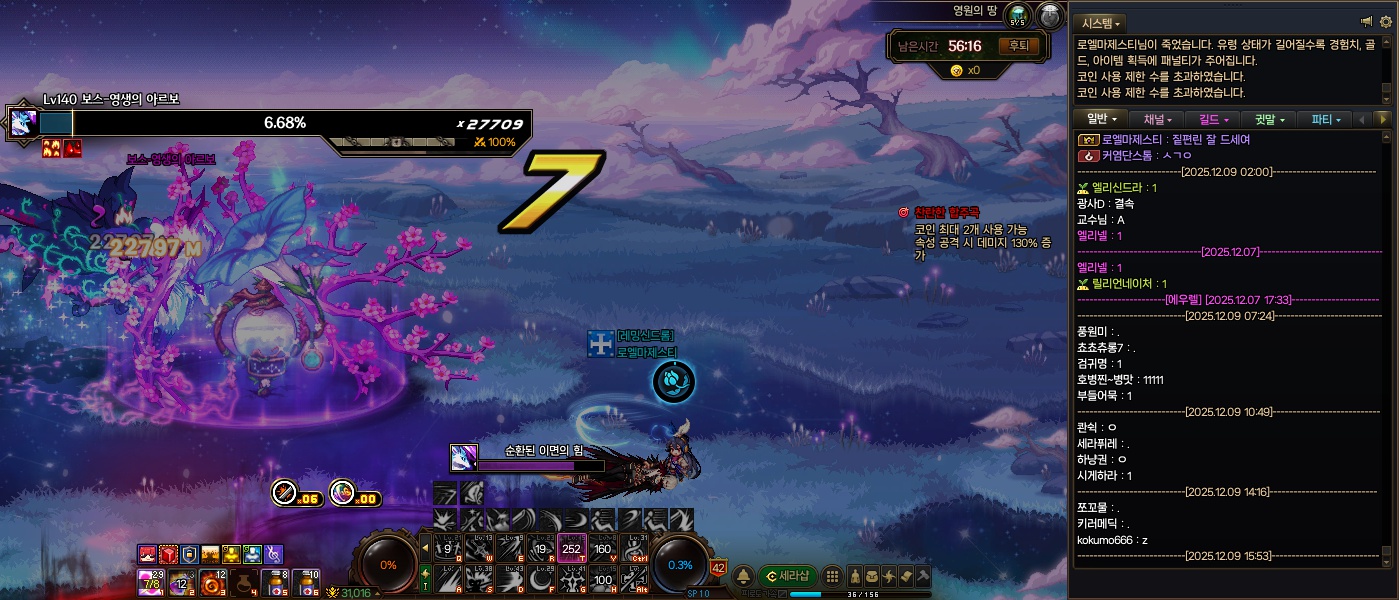This screenshot has width=1399, height=600.
Task: Open the 세라샵 cash shop
Action: 788,576
